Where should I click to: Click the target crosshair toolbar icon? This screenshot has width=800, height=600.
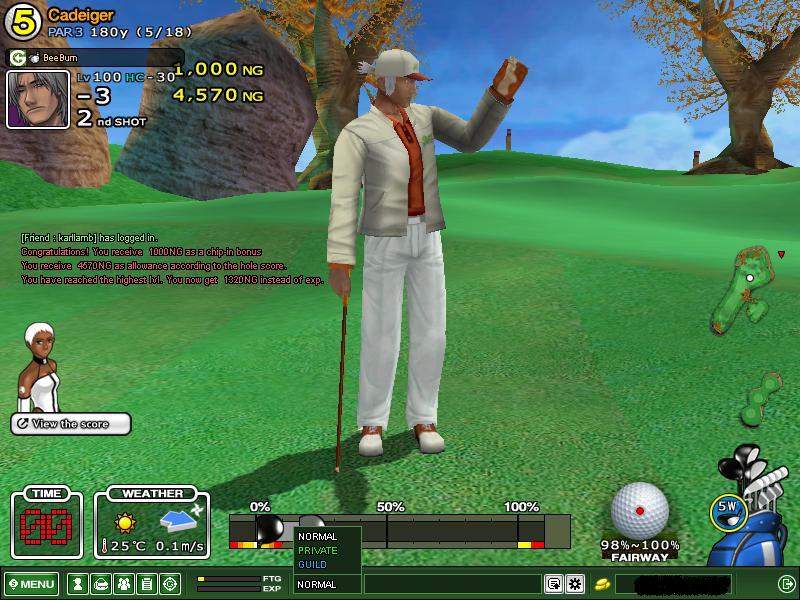[171, 584]
